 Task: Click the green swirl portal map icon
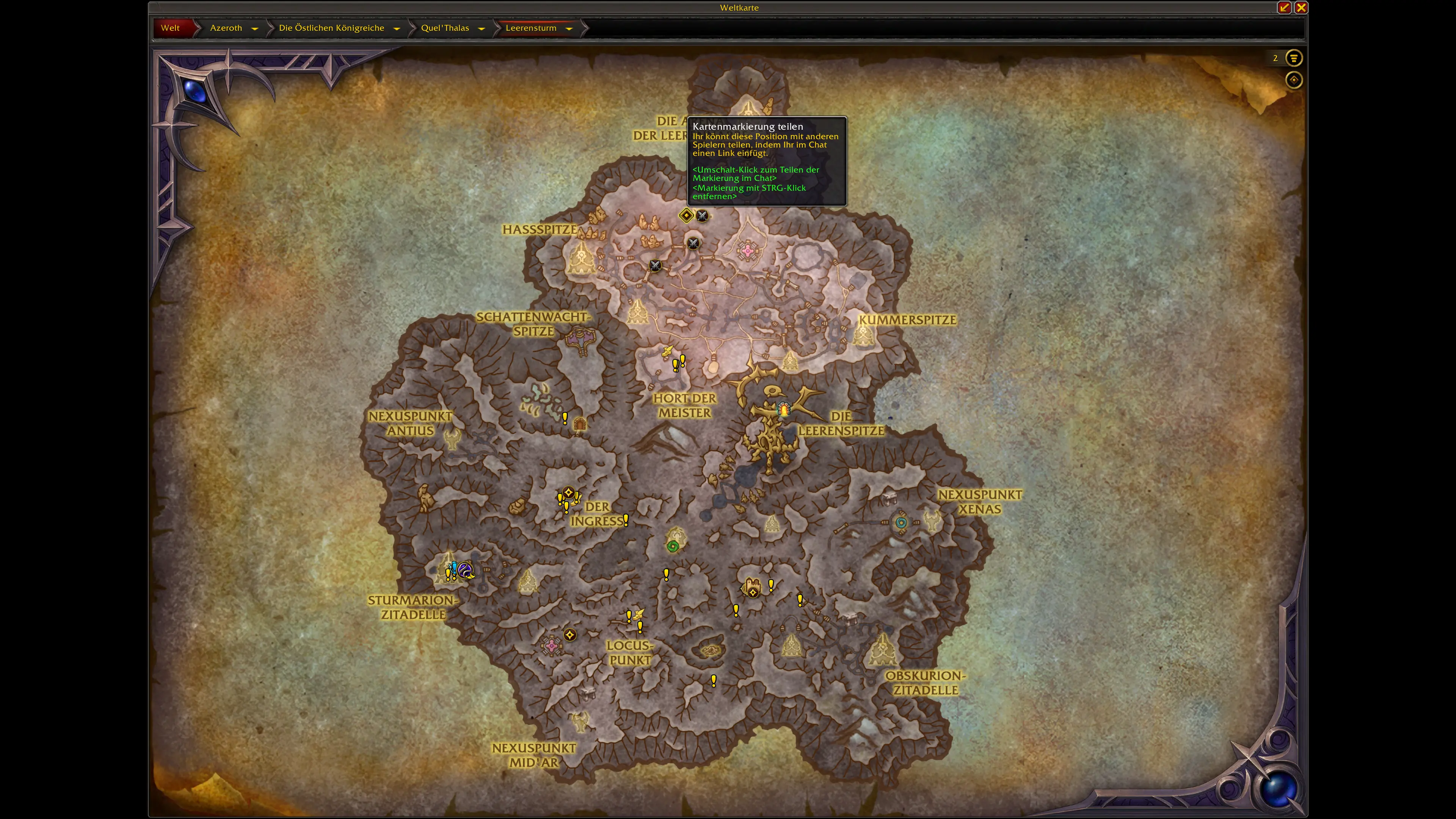pyautogui.click(x=673, y=546)
